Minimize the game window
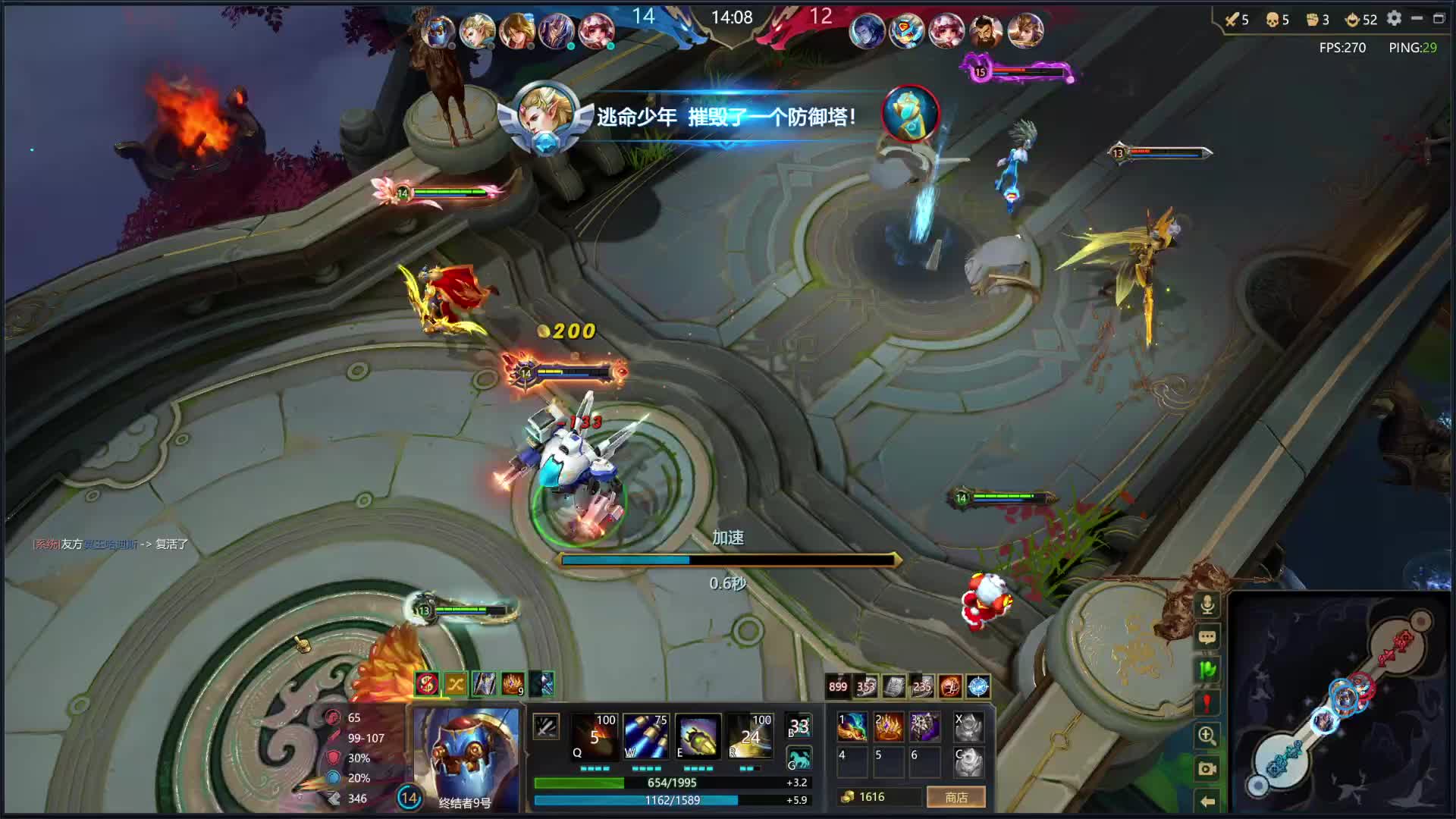The width and height of the screenshot is (1456, 819). (1417, 18)
